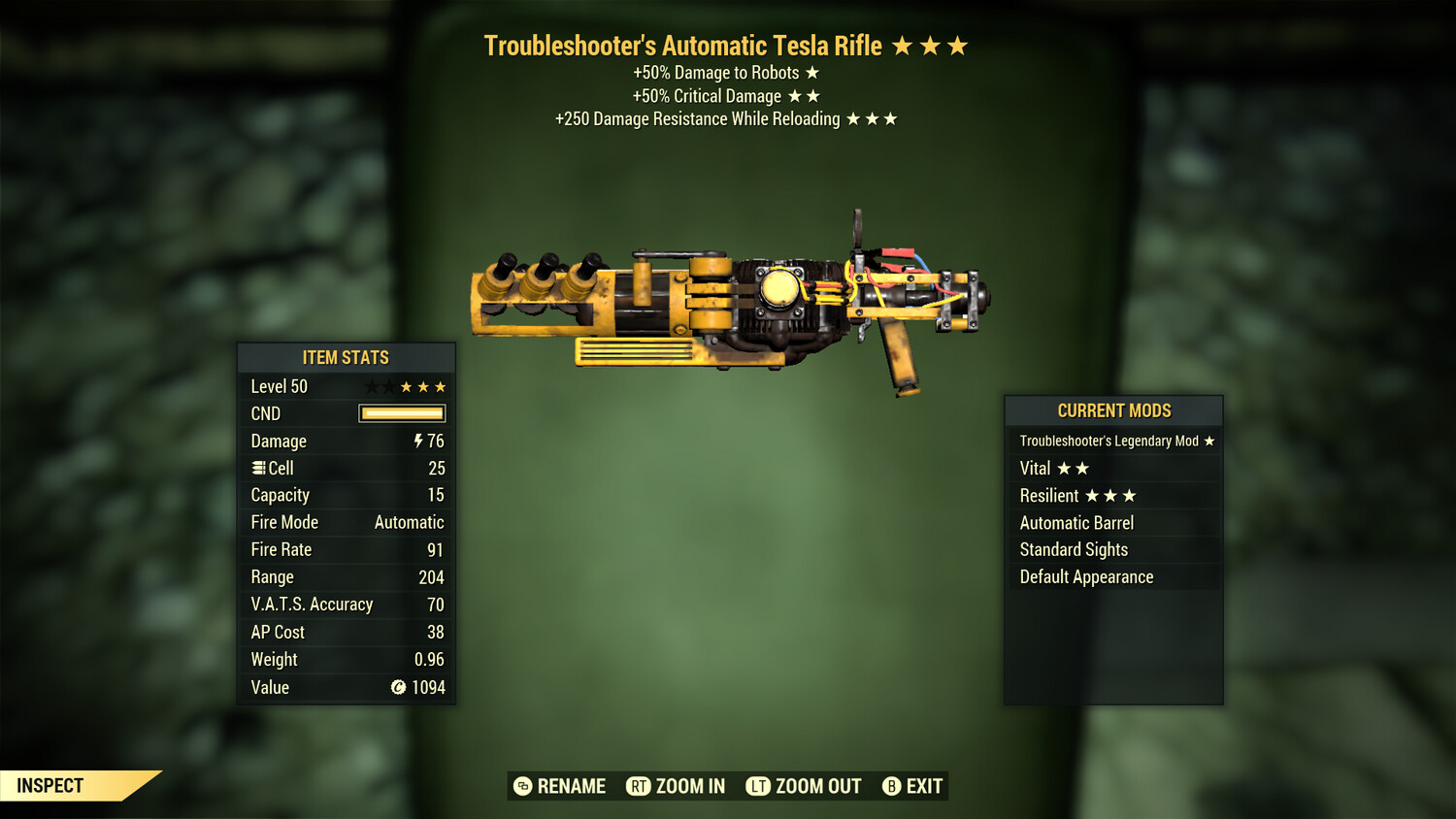
Task: Expand the ITEM STATS panel header
Action: [x=346, y=357]
